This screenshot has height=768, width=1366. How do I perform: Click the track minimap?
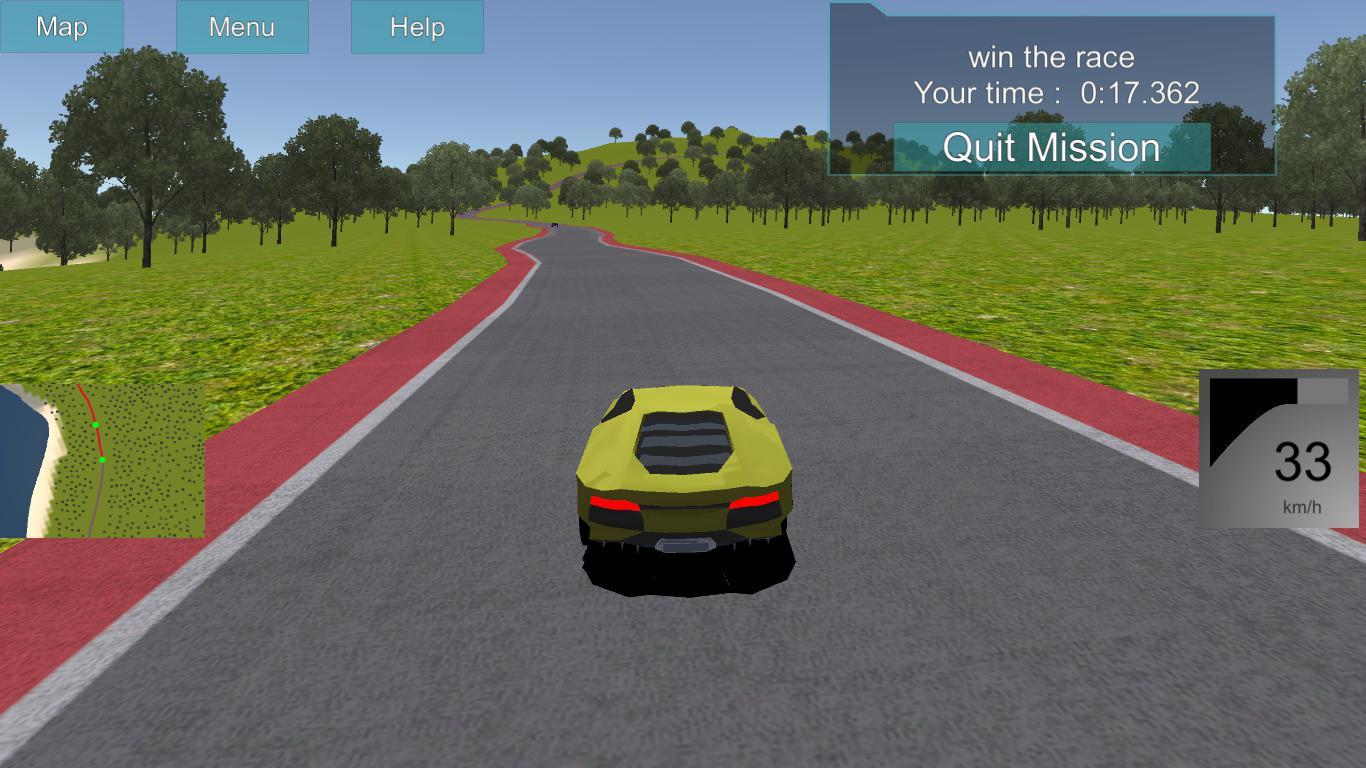(102, 461)
